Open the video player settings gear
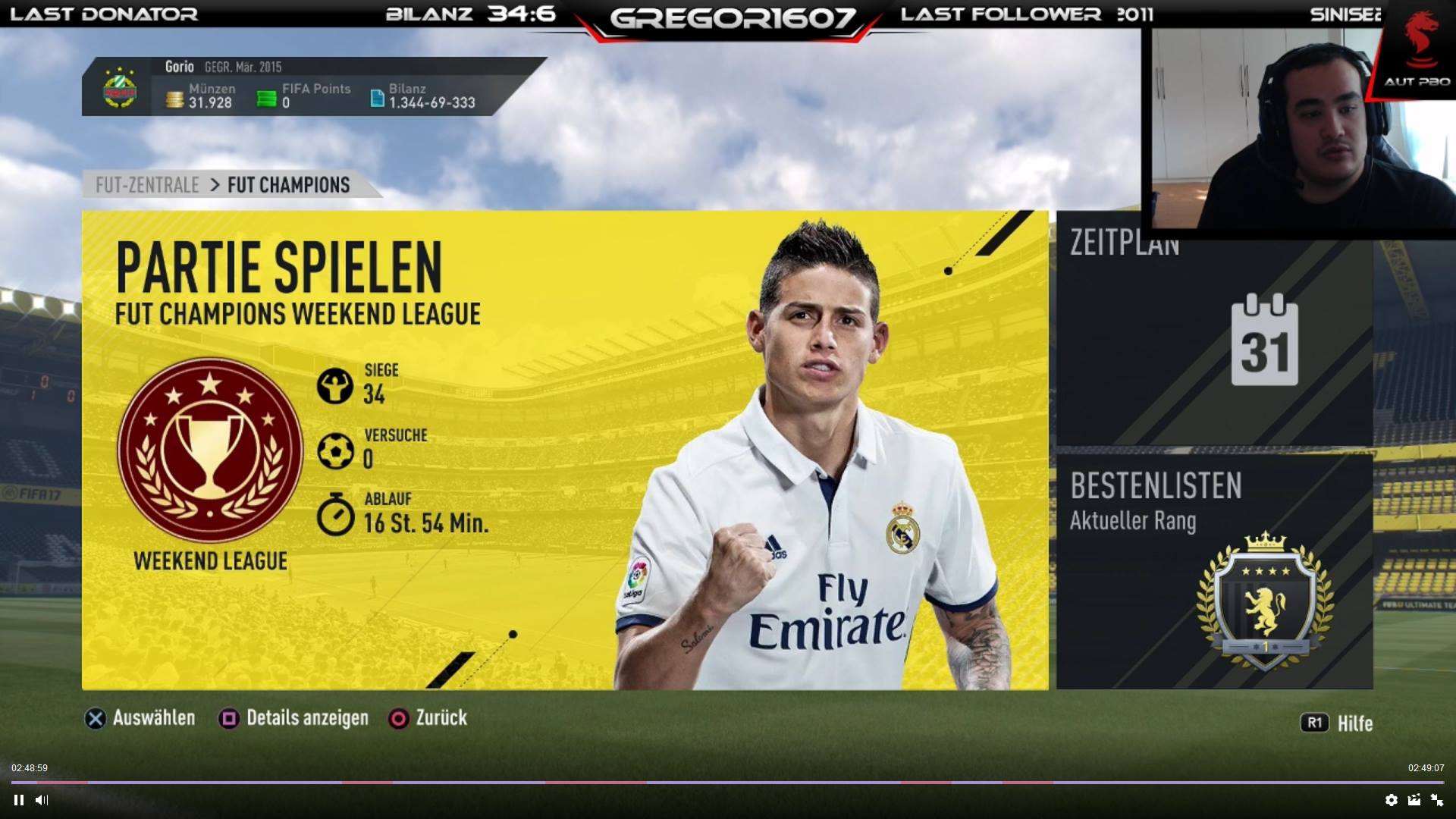 coord(1391,800)
